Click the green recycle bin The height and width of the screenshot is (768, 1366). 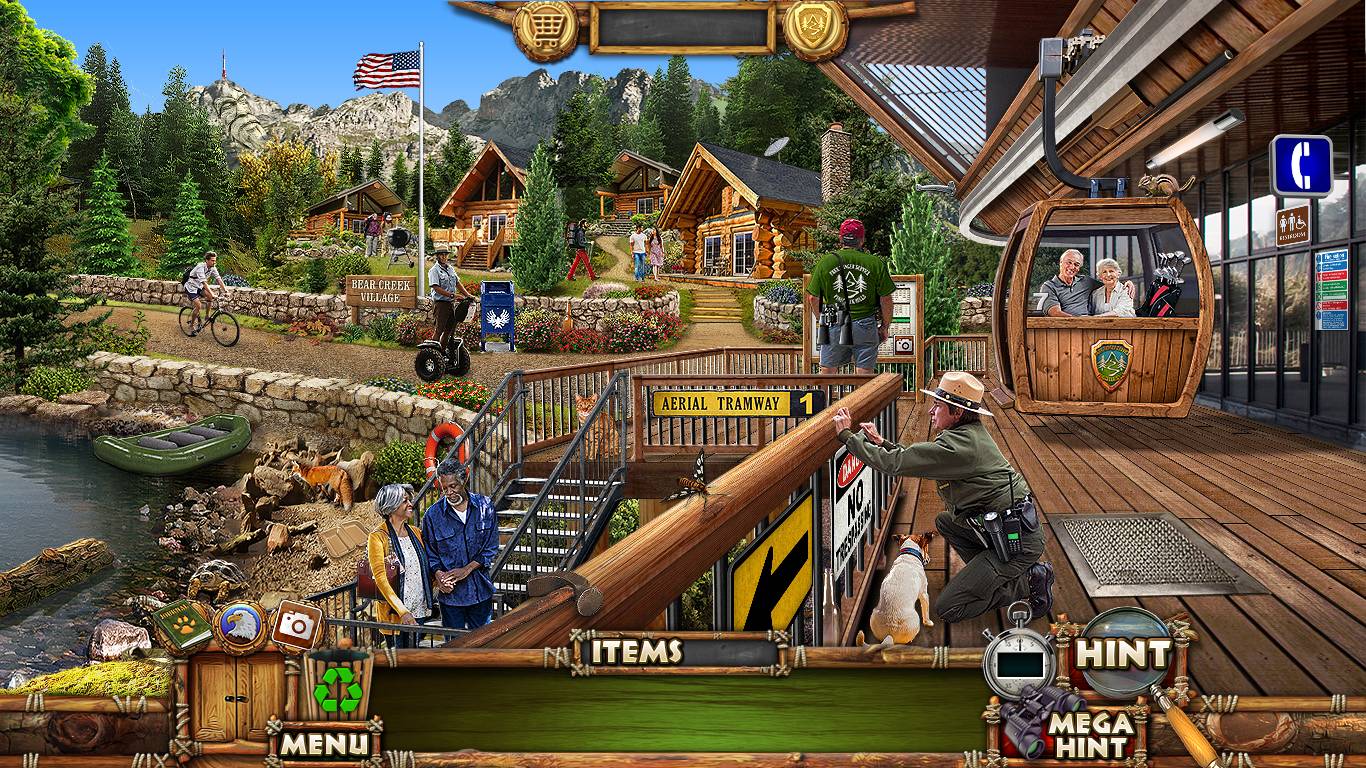point(338,688)
